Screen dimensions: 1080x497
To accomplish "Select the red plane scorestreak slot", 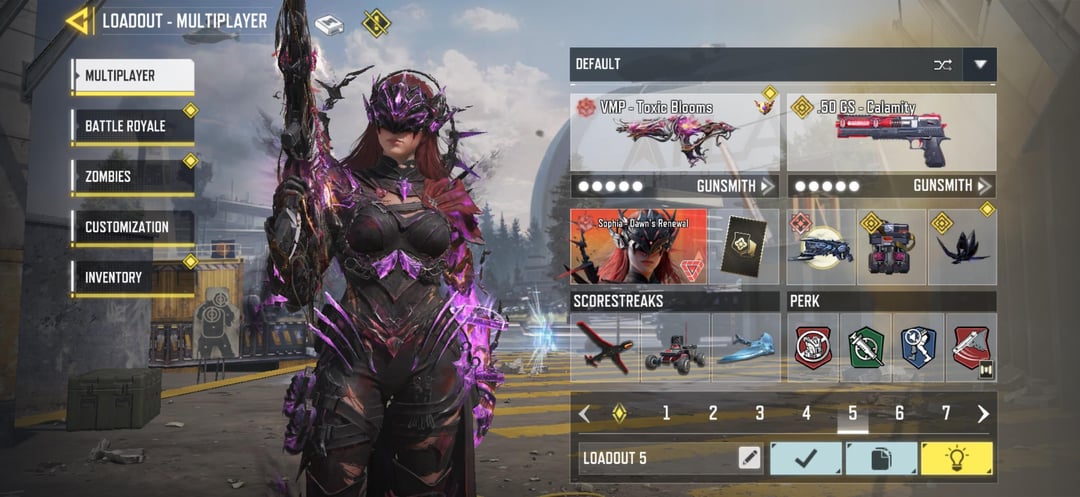I will (x=605, y=348).
